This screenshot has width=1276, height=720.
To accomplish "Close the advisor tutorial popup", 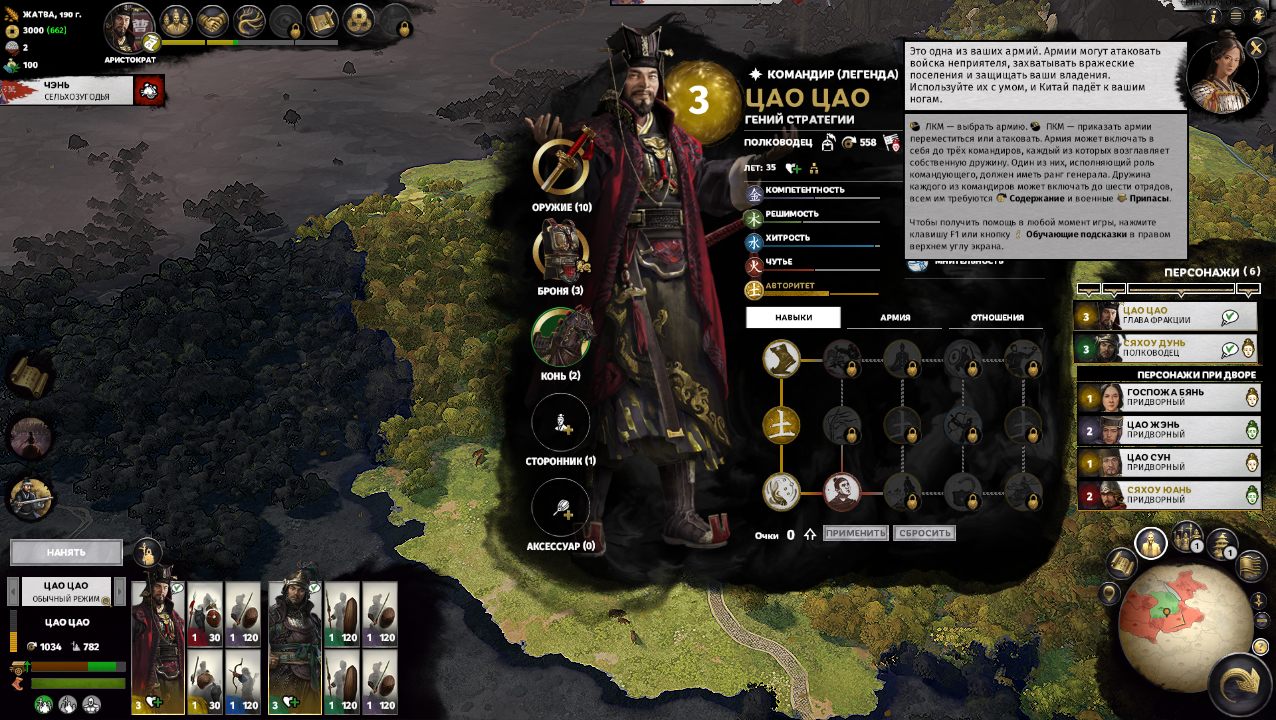I will pyautogui.click(x=1256, y=47).
